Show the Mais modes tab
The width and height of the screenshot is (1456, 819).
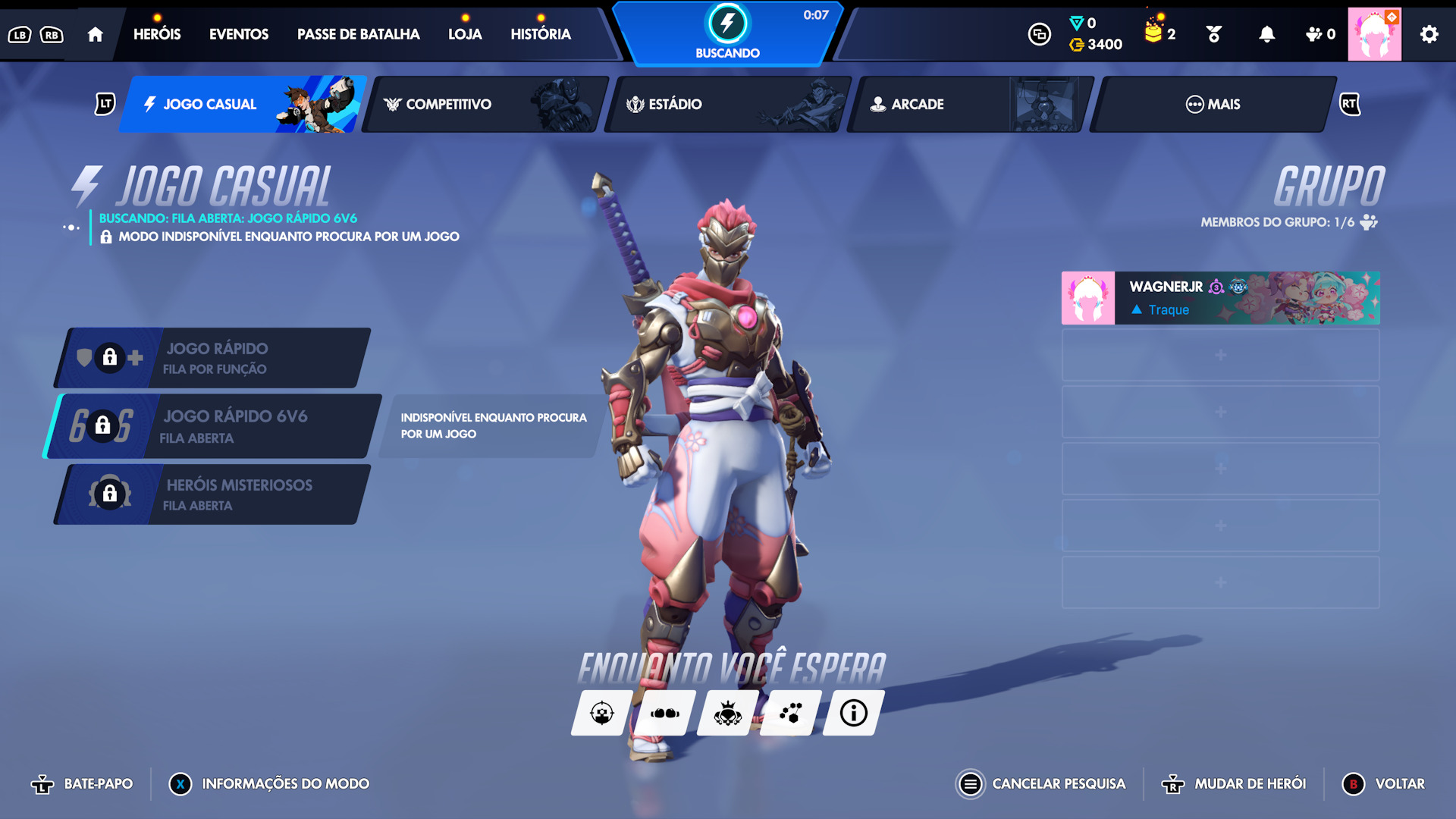point(1212,104)
